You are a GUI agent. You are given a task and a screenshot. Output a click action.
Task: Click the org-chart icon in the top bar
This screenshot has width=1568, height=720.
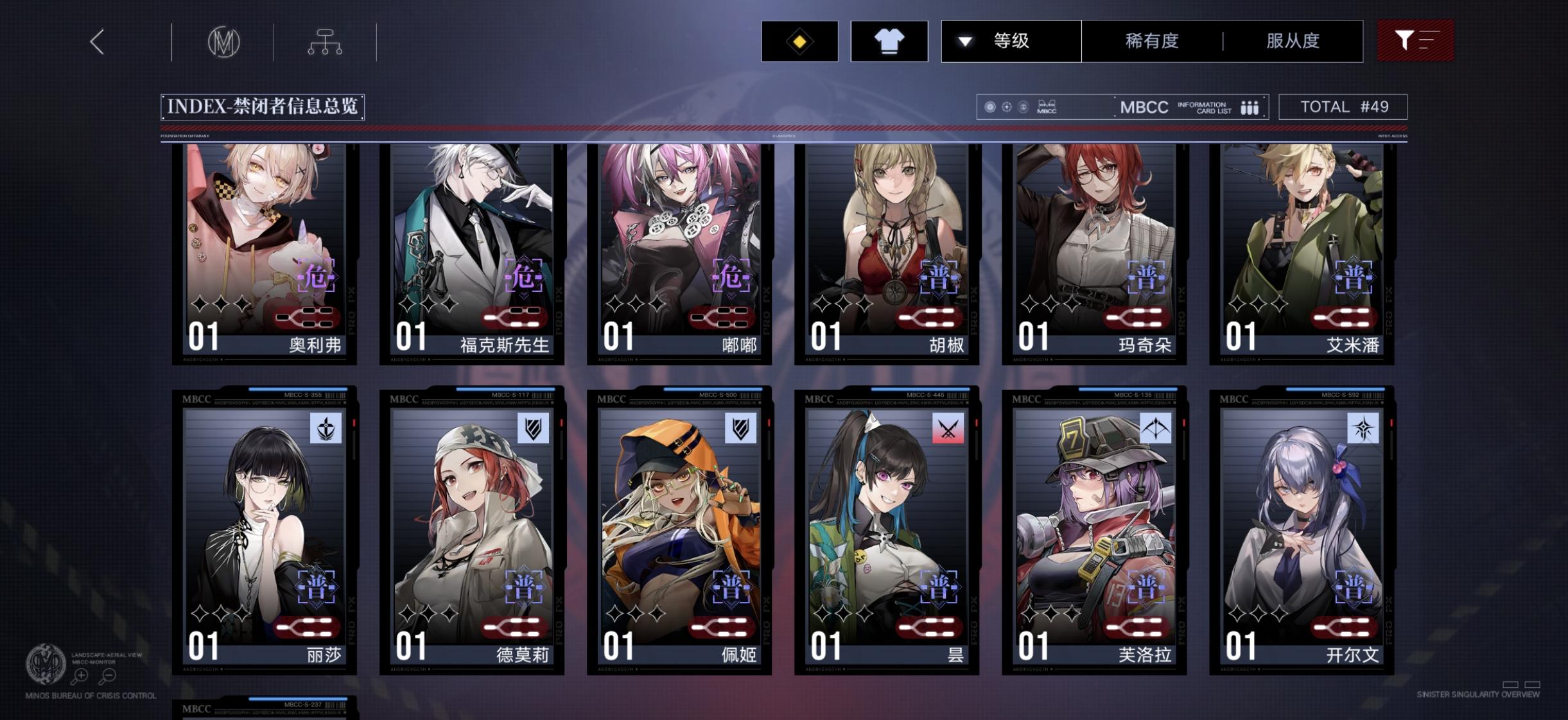(326, 41)
